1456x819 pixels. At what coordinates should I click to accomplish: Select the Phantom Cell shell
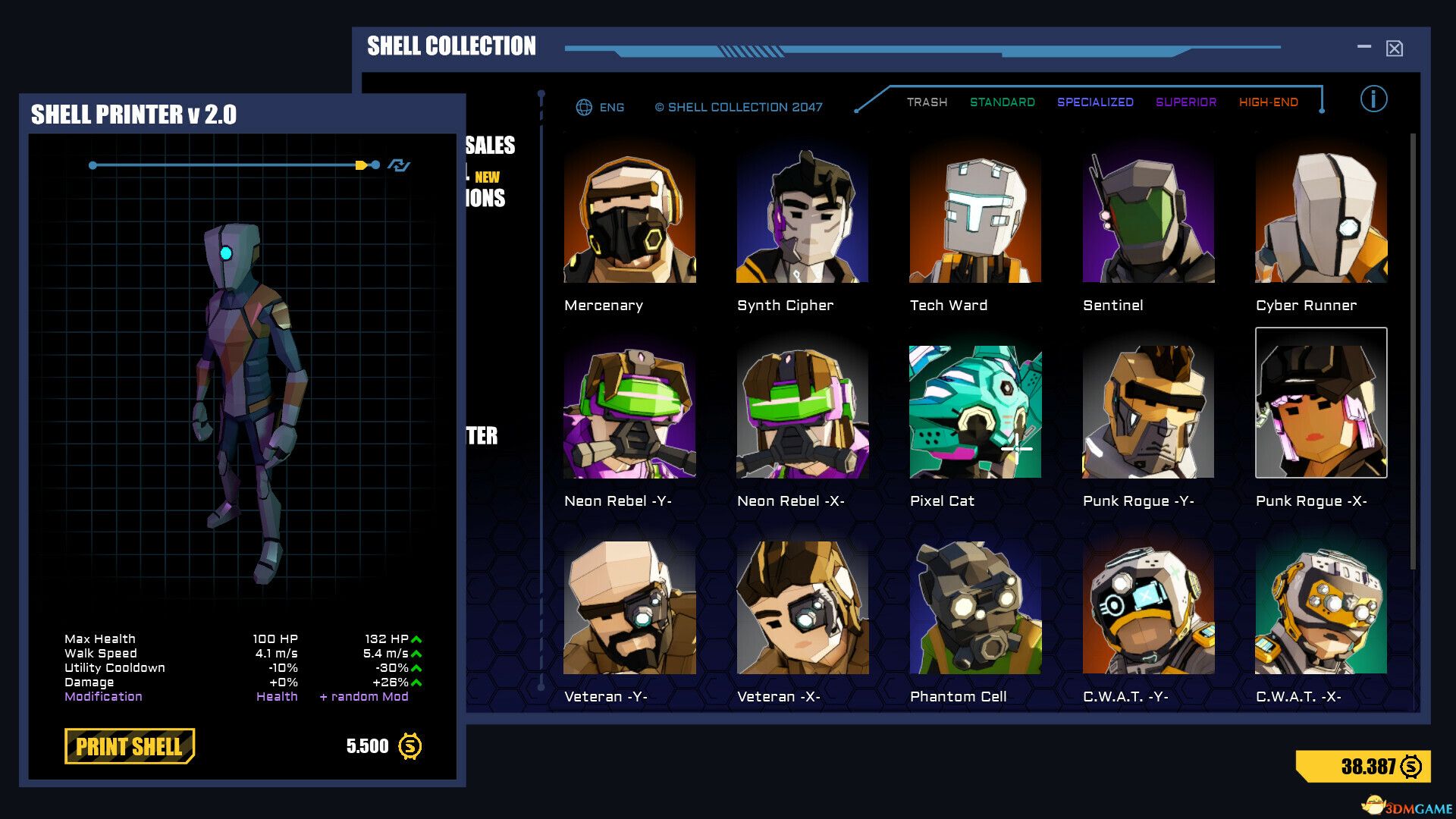[975, 607]
